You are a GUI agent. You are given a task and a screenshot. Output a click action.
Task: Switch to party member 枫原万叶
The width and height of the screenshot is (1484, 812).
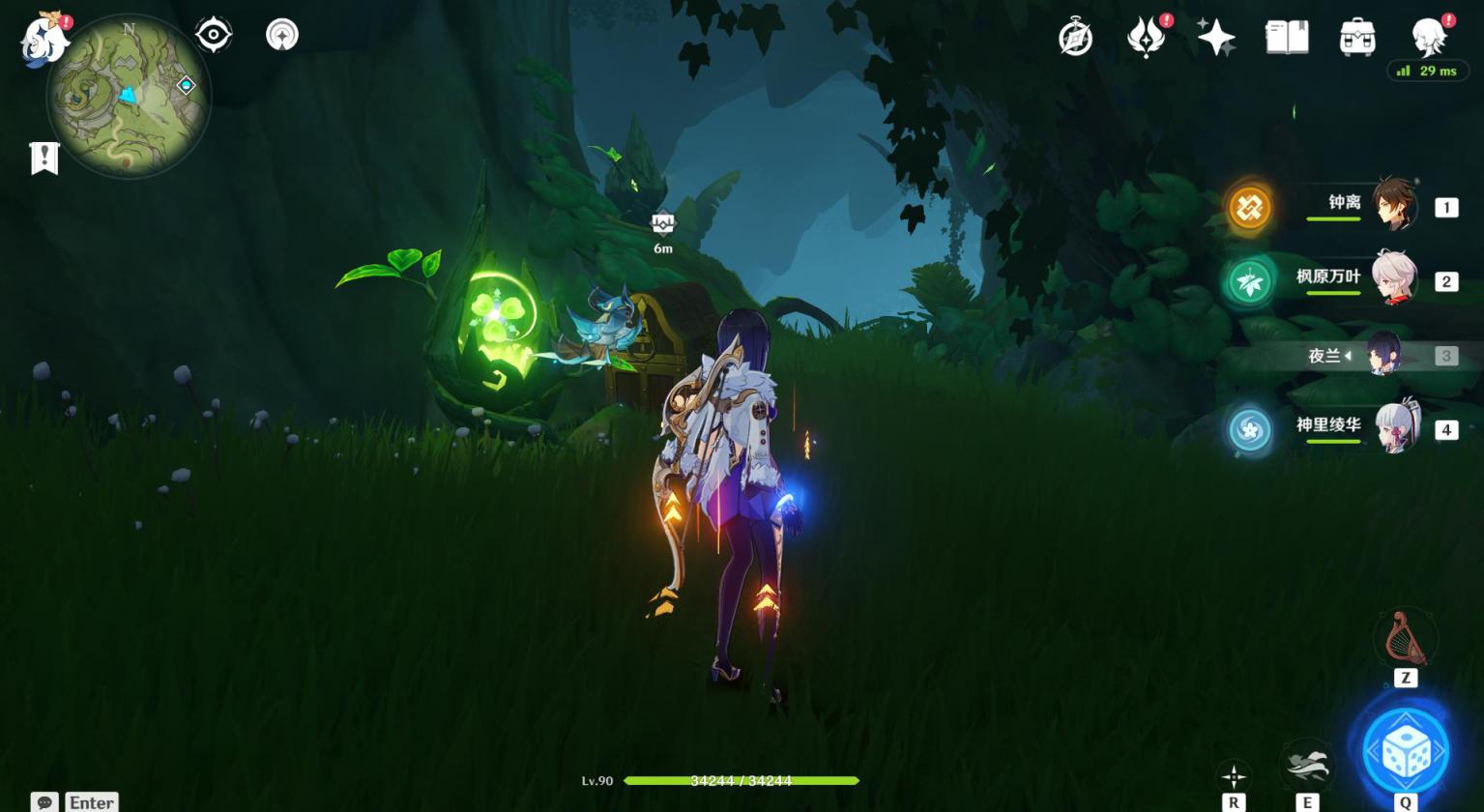tap(1394, 279)
